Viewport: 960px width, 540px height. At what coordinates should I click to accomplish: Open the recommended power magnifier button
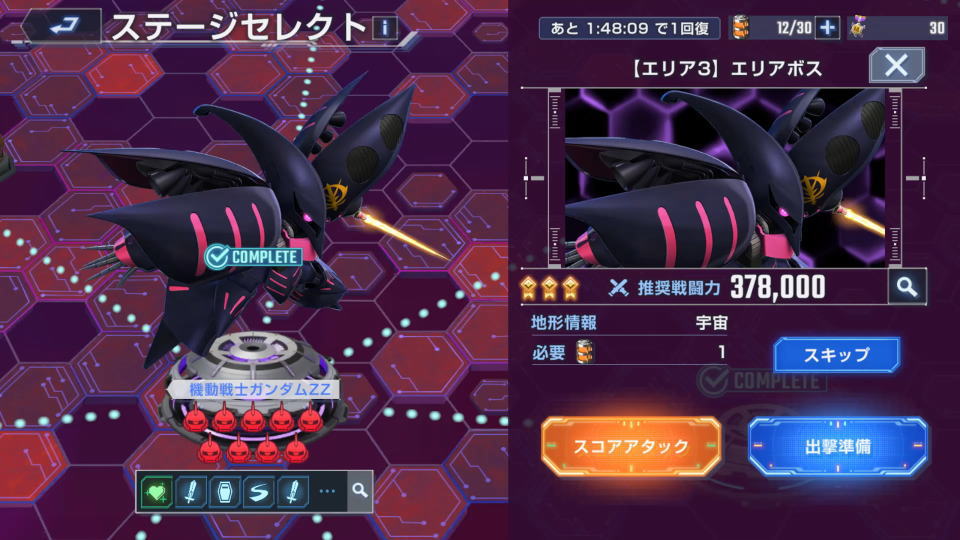pyautogui.click(x=906, y=287)
